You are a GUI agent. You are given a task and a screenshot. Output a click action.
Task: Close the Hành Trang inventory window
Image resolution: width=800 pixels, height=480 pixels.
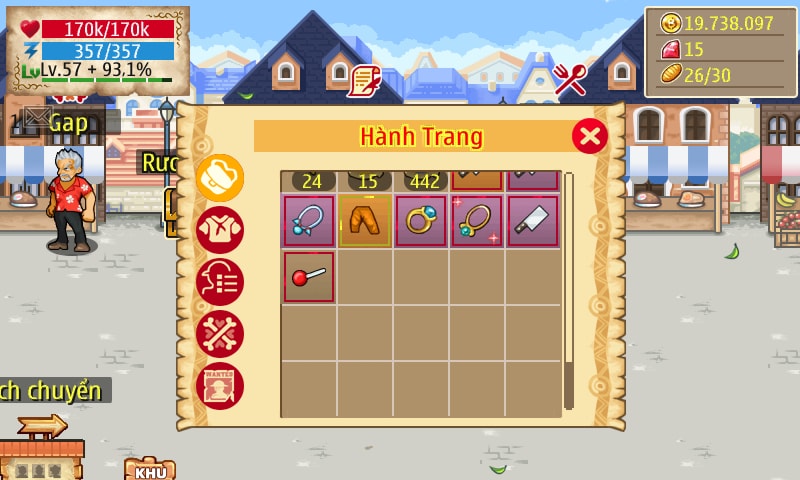coord(590,135)
